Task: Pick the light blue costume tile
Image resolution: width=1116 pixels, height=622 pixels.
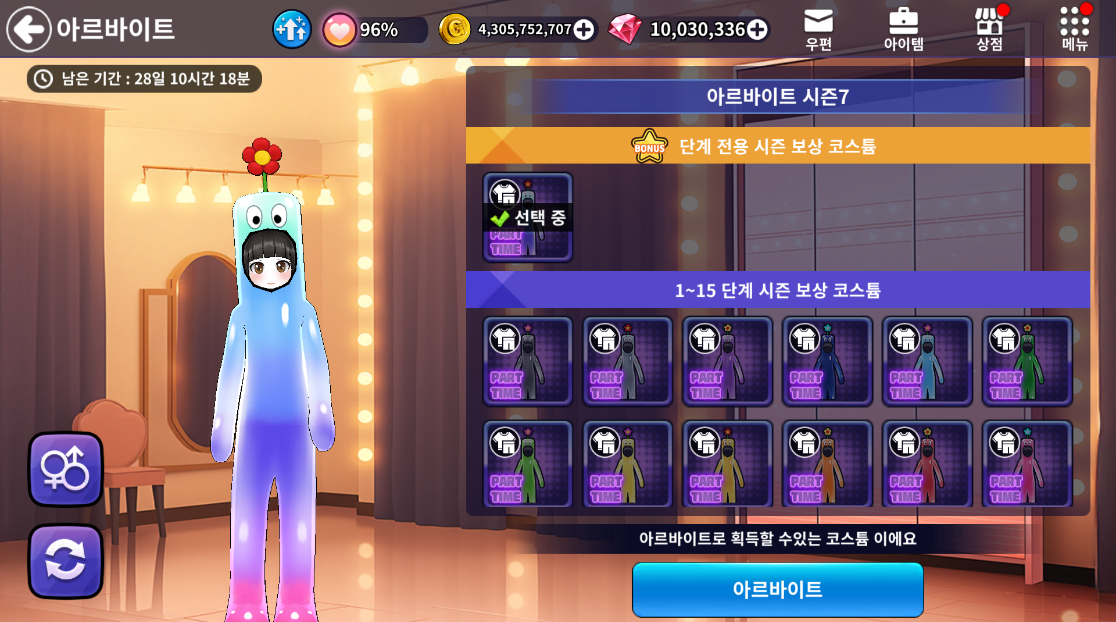Action: tap(928, 361)
